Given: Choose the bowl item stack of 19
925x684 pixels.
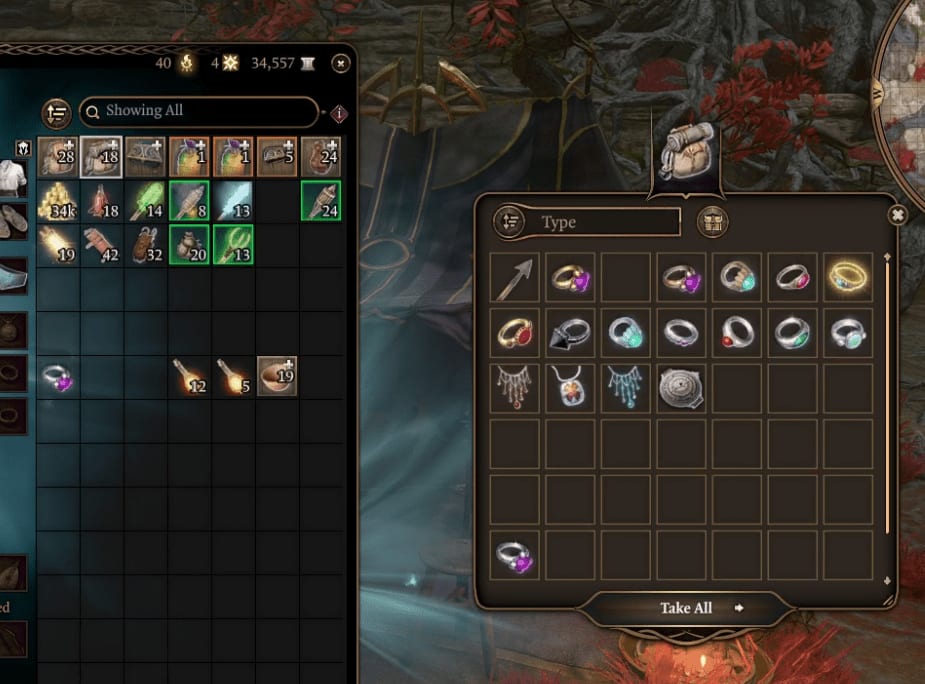Looking at the screenshot, I should (277, 376).
